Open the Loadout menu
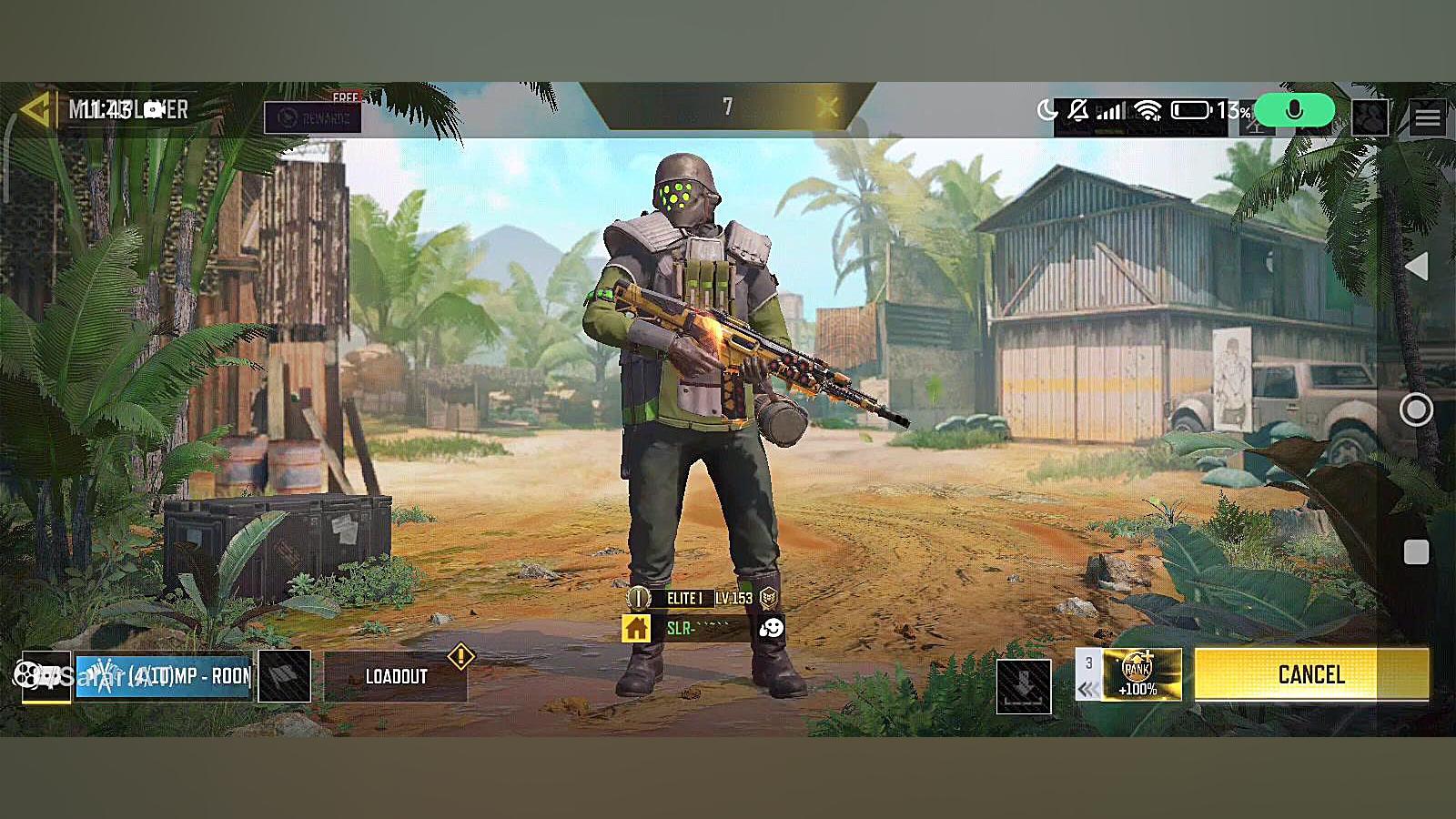 pyautogui.click(x=396, y=676)
